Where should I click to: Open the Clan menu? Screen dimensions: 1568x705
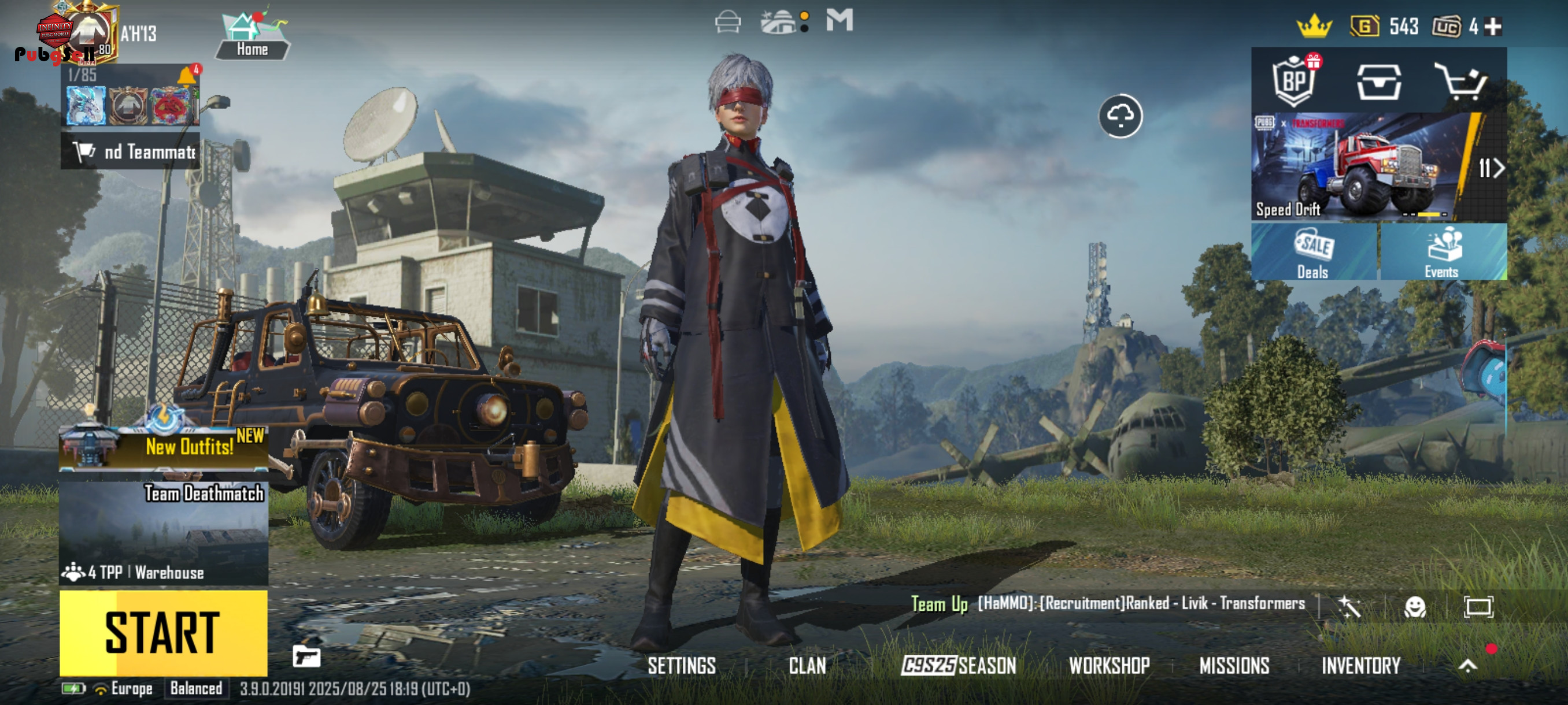click(807, 666)
